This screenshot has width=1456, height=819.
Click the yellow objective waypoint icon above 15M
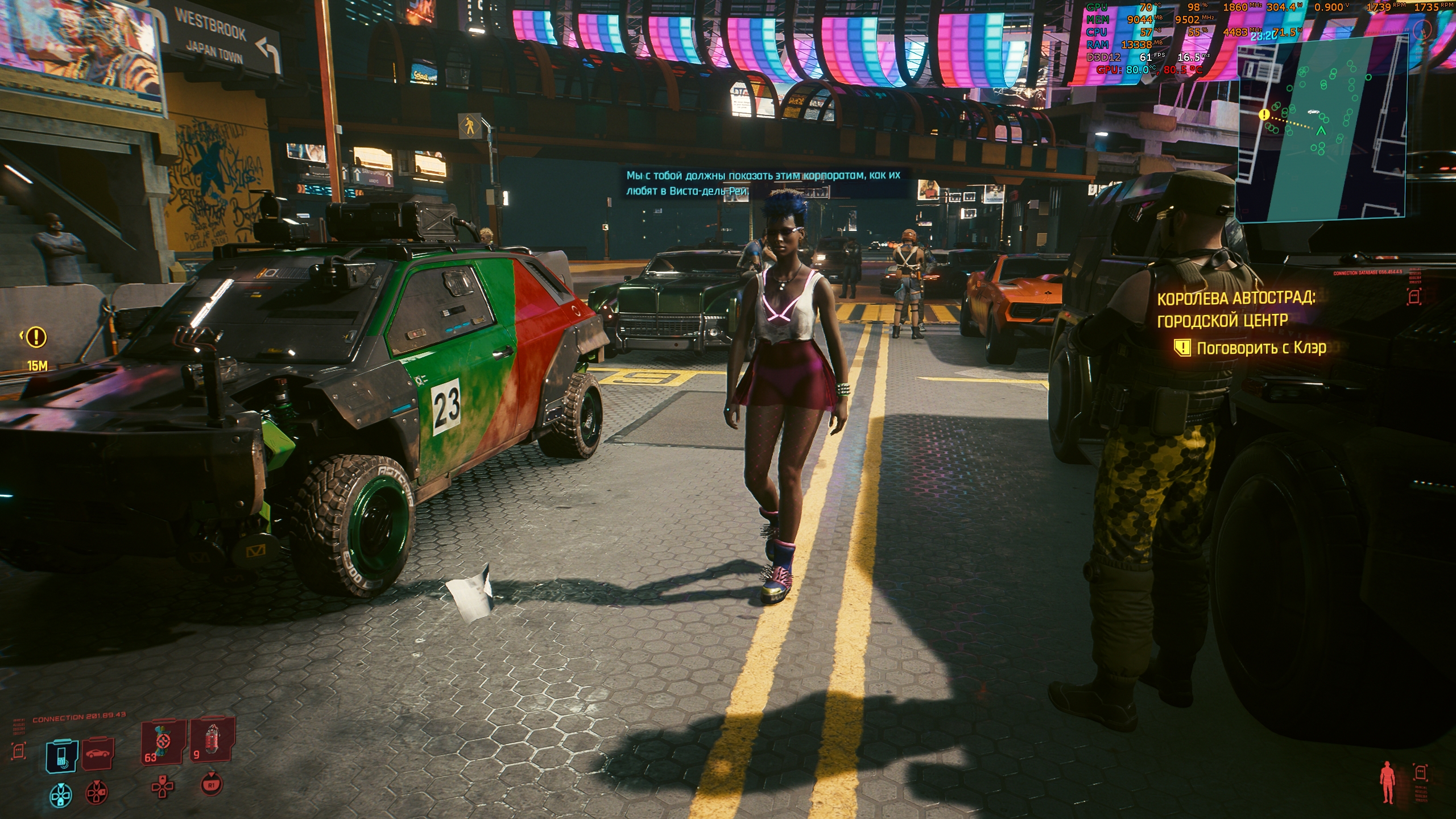point(37,337)
